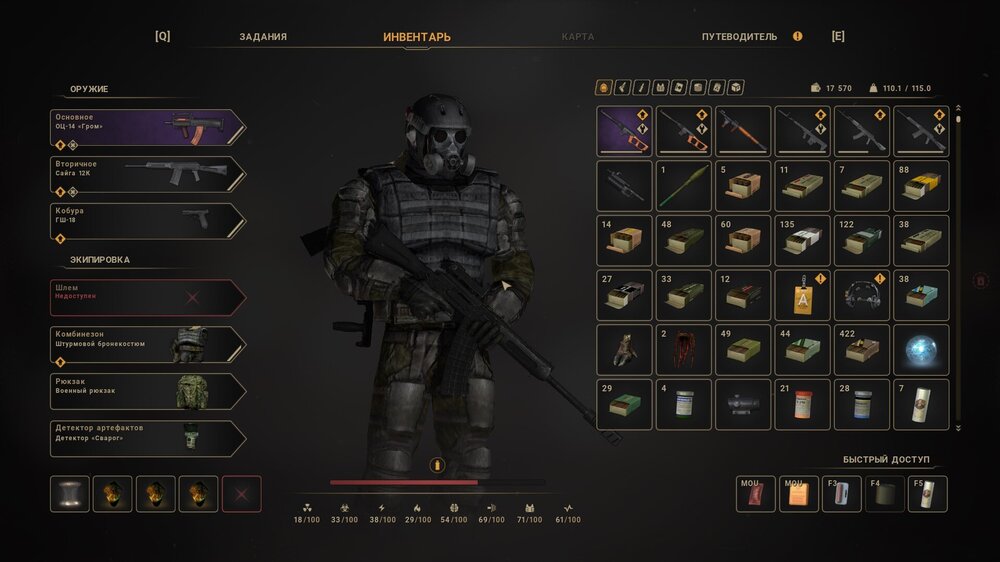Switch to the Задания tab

click(263, 37)
